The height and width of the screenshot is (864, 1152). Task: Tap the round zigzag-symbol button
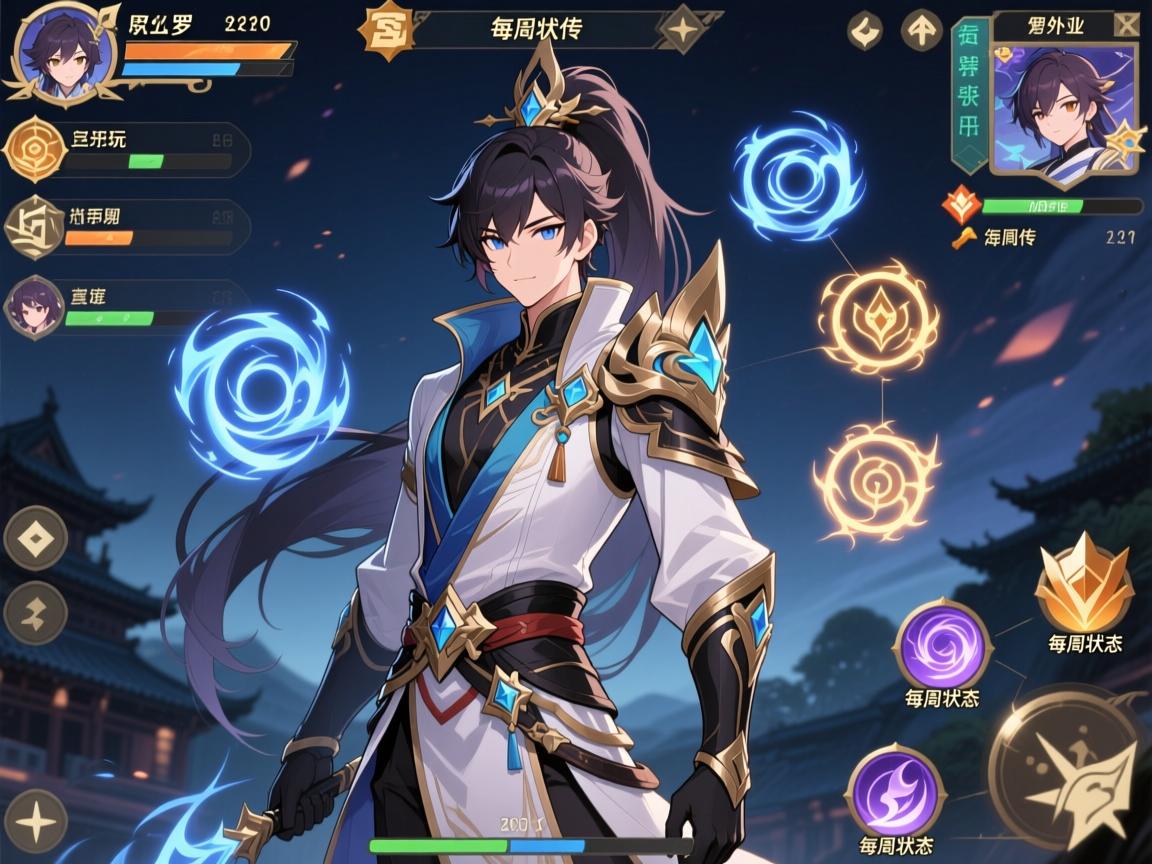(x=35, y=612)
